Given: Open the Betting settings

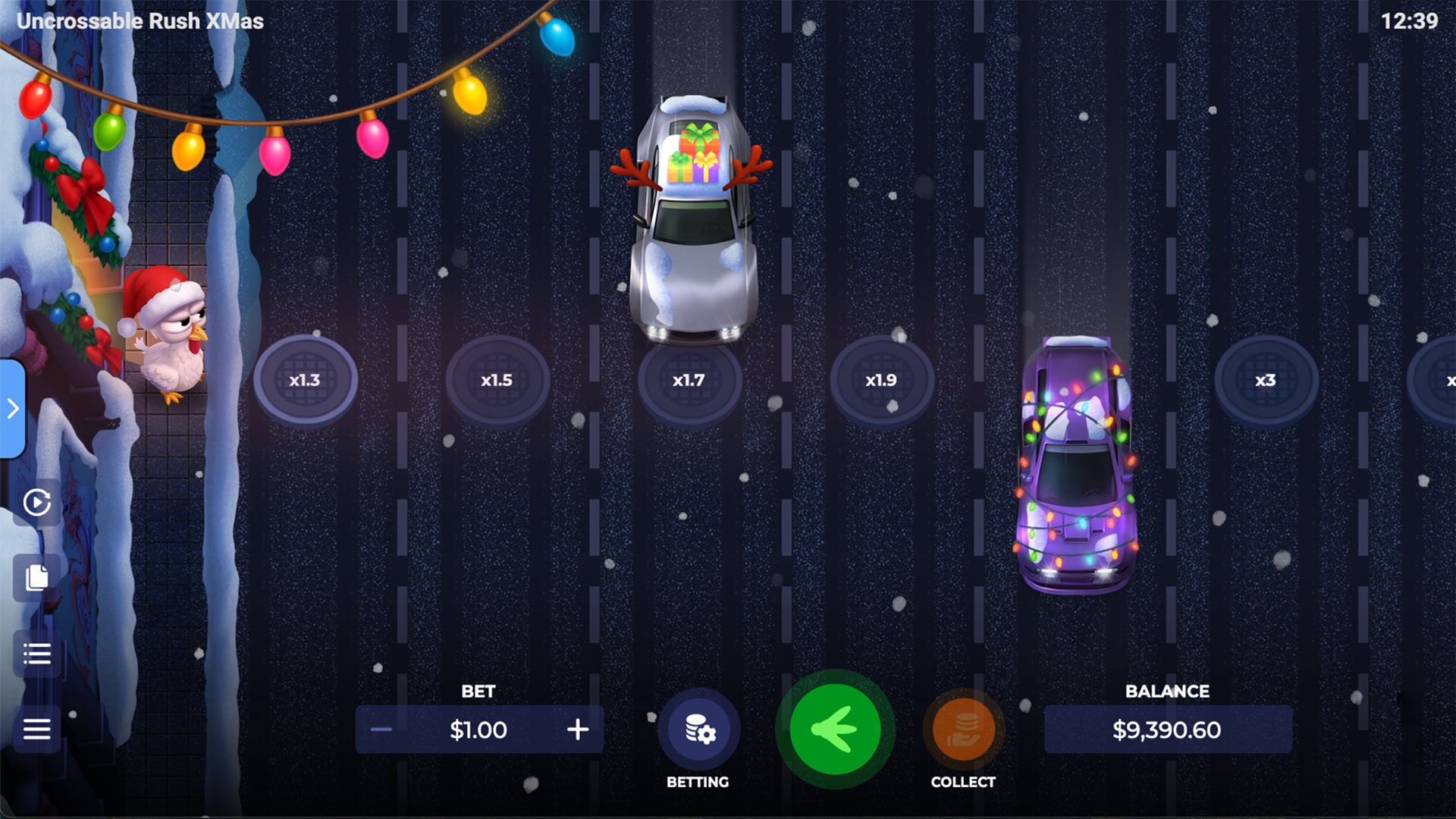Looking at the screenshot, I should click(699, 730).
